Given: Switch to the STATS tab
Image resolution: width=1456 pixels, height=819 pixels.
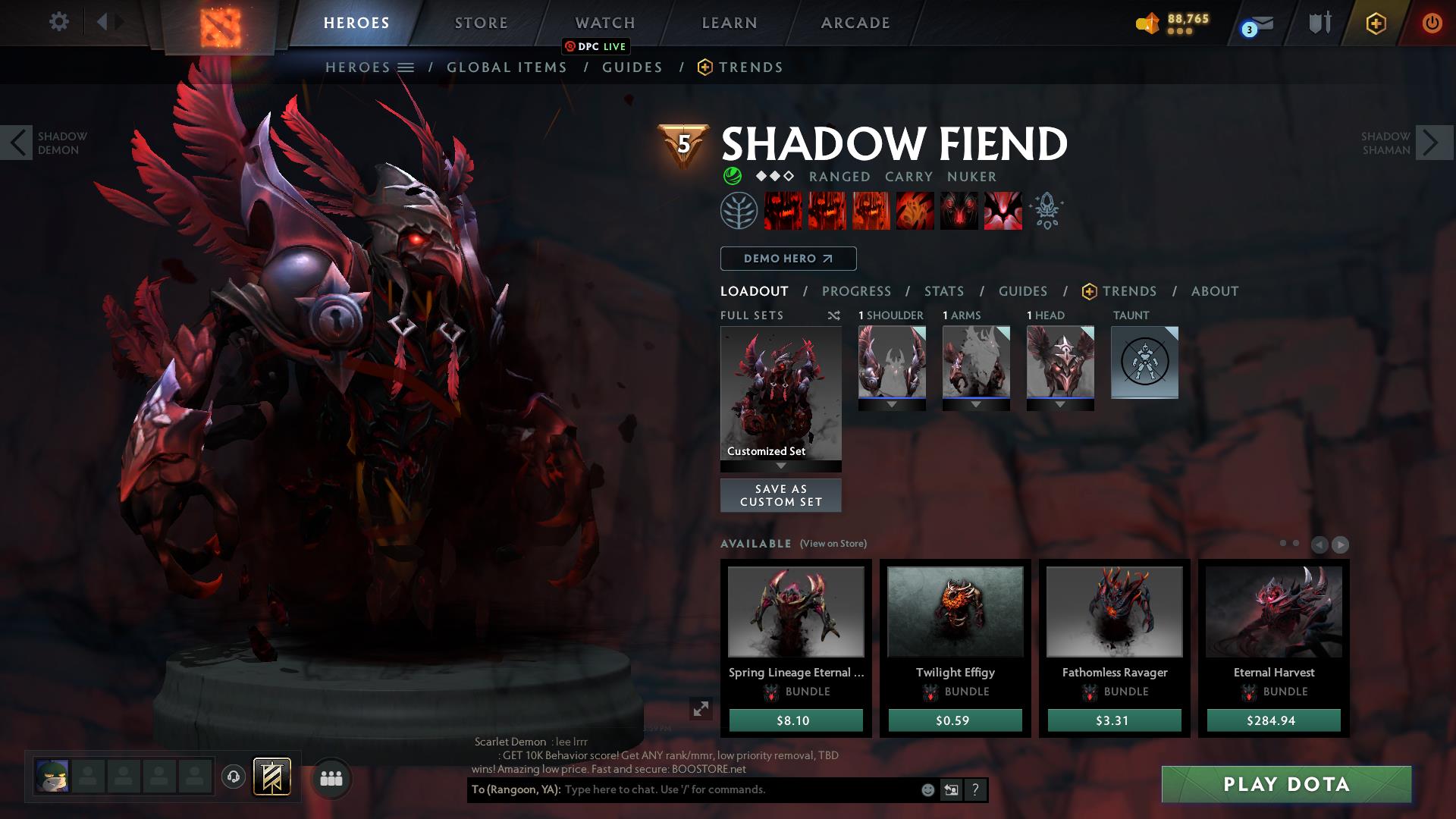Looking at the screenshot, I should click(943, 290).
